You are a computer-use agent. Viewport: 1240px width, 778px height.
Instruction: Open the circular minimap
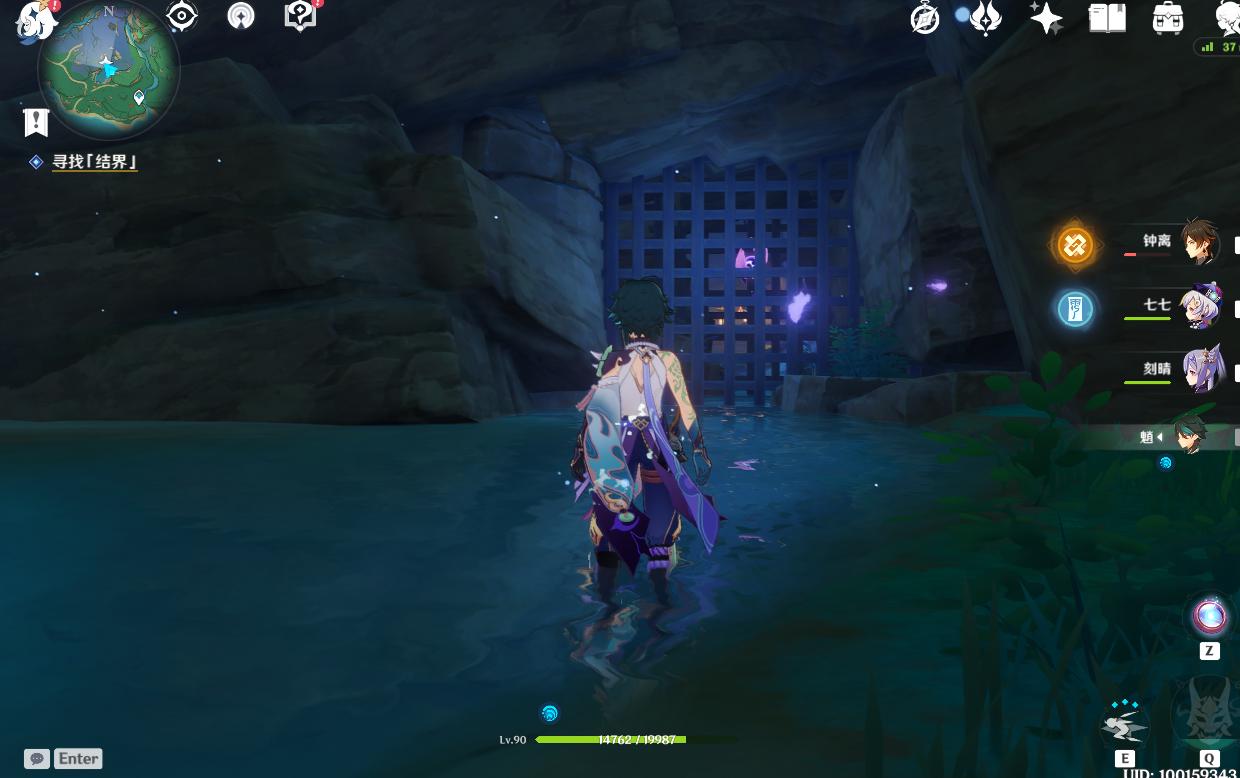point(108,69)
